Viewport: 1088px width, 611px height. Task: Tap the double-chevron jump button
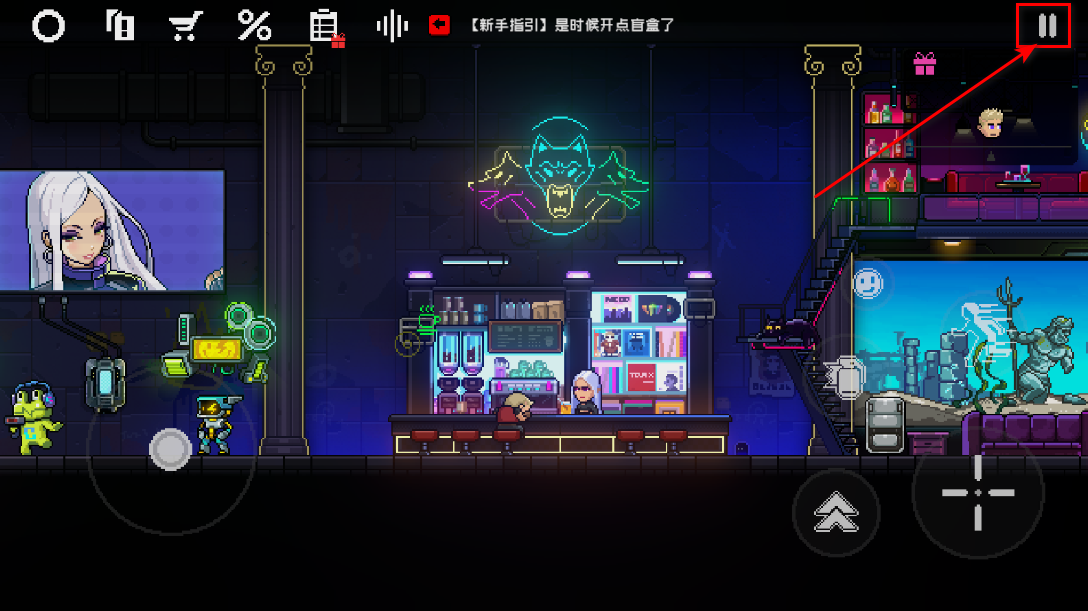[x=836, y=513]
